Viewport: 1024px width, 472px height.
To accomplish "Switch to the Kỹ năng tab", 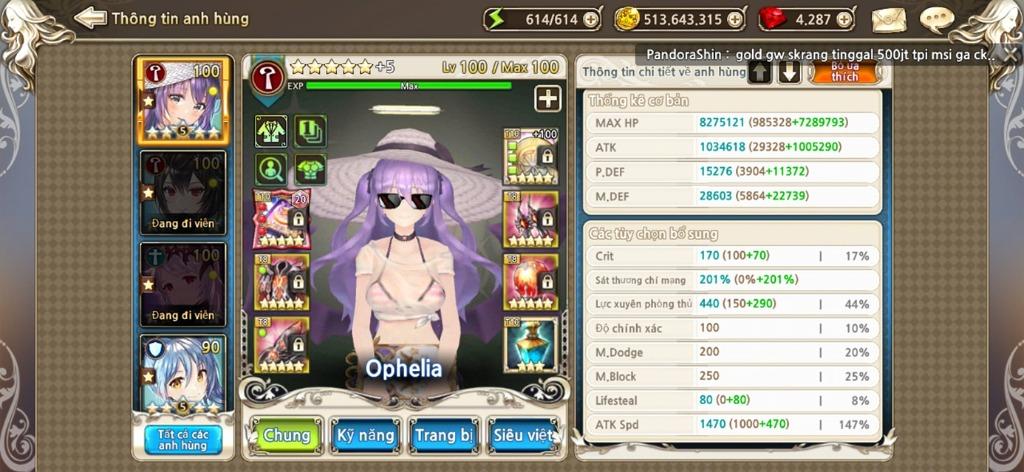I will click(364, 436).
